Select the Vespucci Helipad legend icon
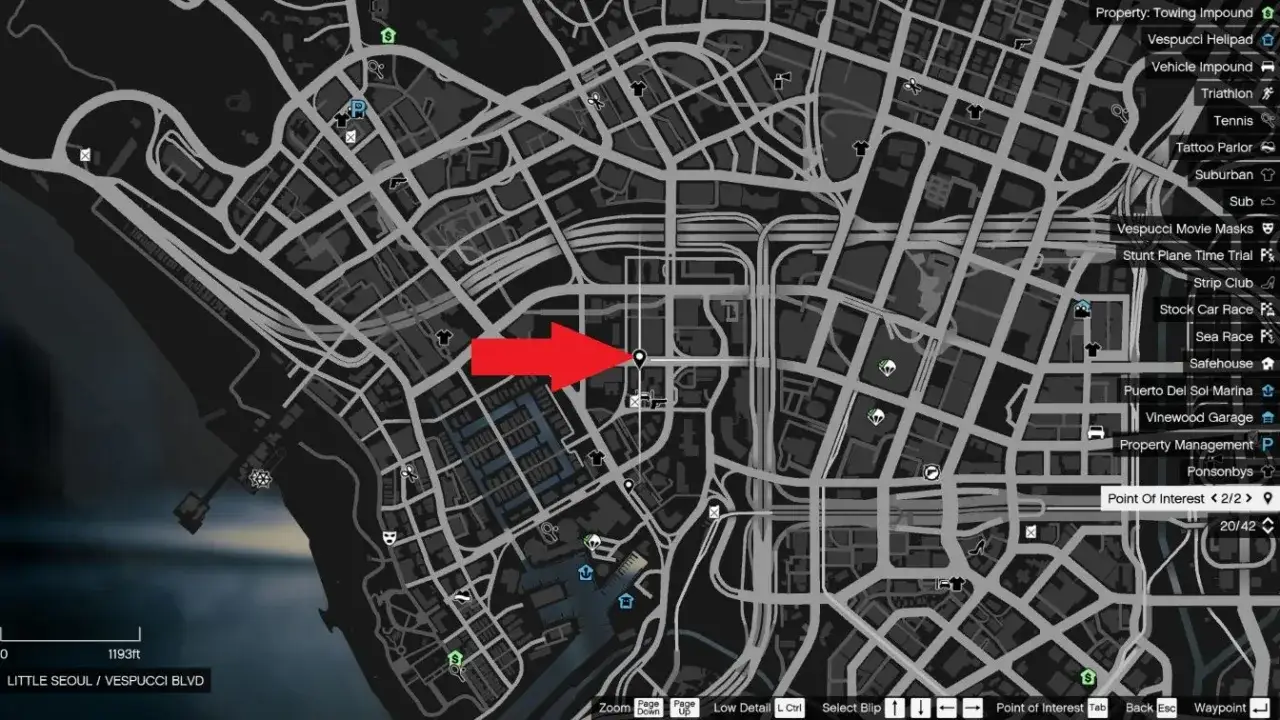 1267,39
